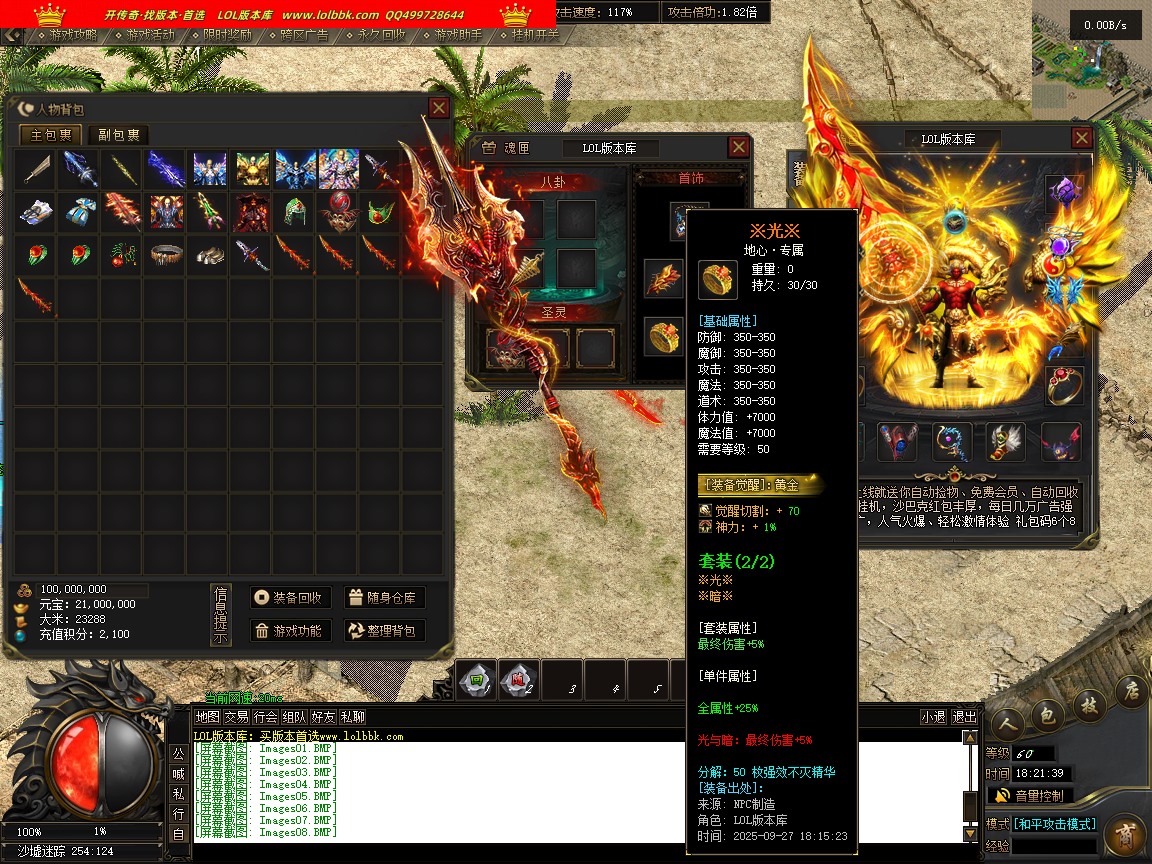Switch to the 副包裹 secondary bag tab
The image size is (1152, 864).
(118, 135)
